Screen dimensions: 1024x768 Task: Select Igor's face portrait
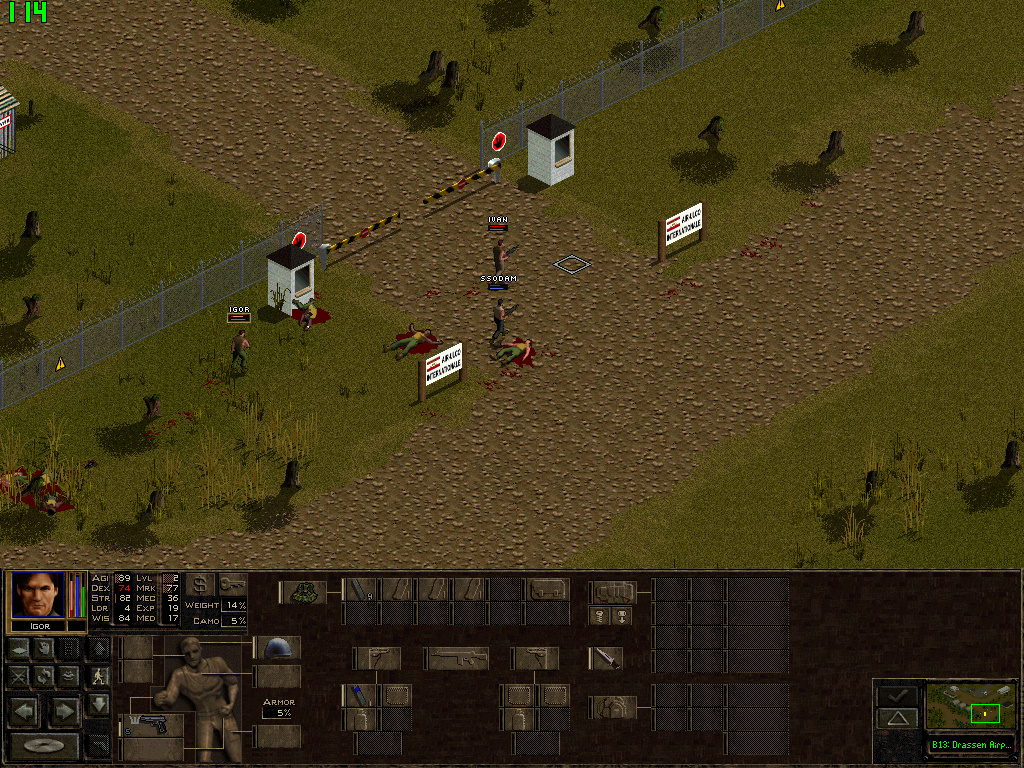(x=38, y=596)
